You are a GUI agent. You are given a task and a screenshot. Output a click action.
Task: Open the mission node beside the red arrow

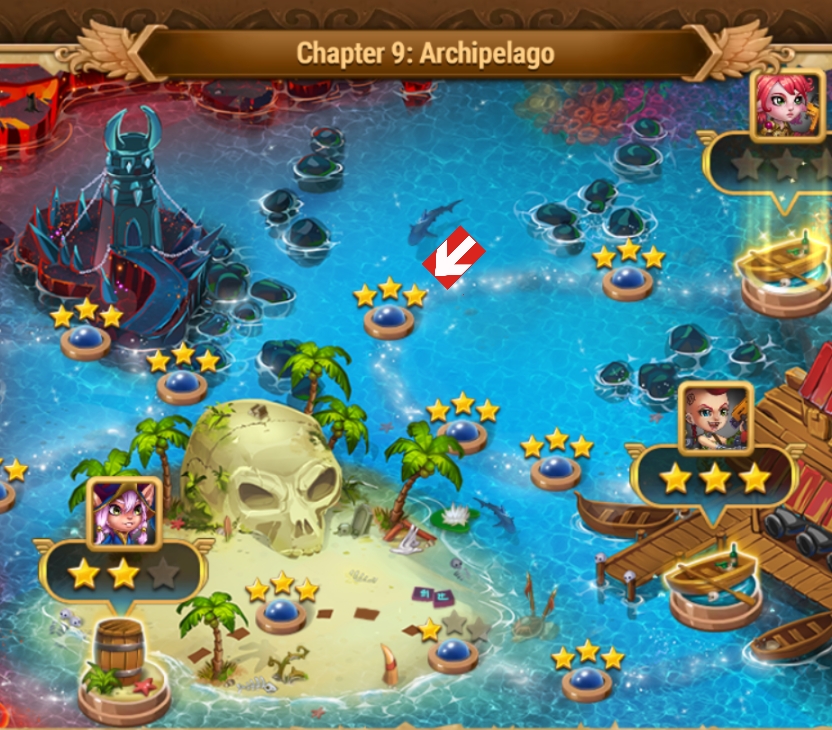click(389, 320)
